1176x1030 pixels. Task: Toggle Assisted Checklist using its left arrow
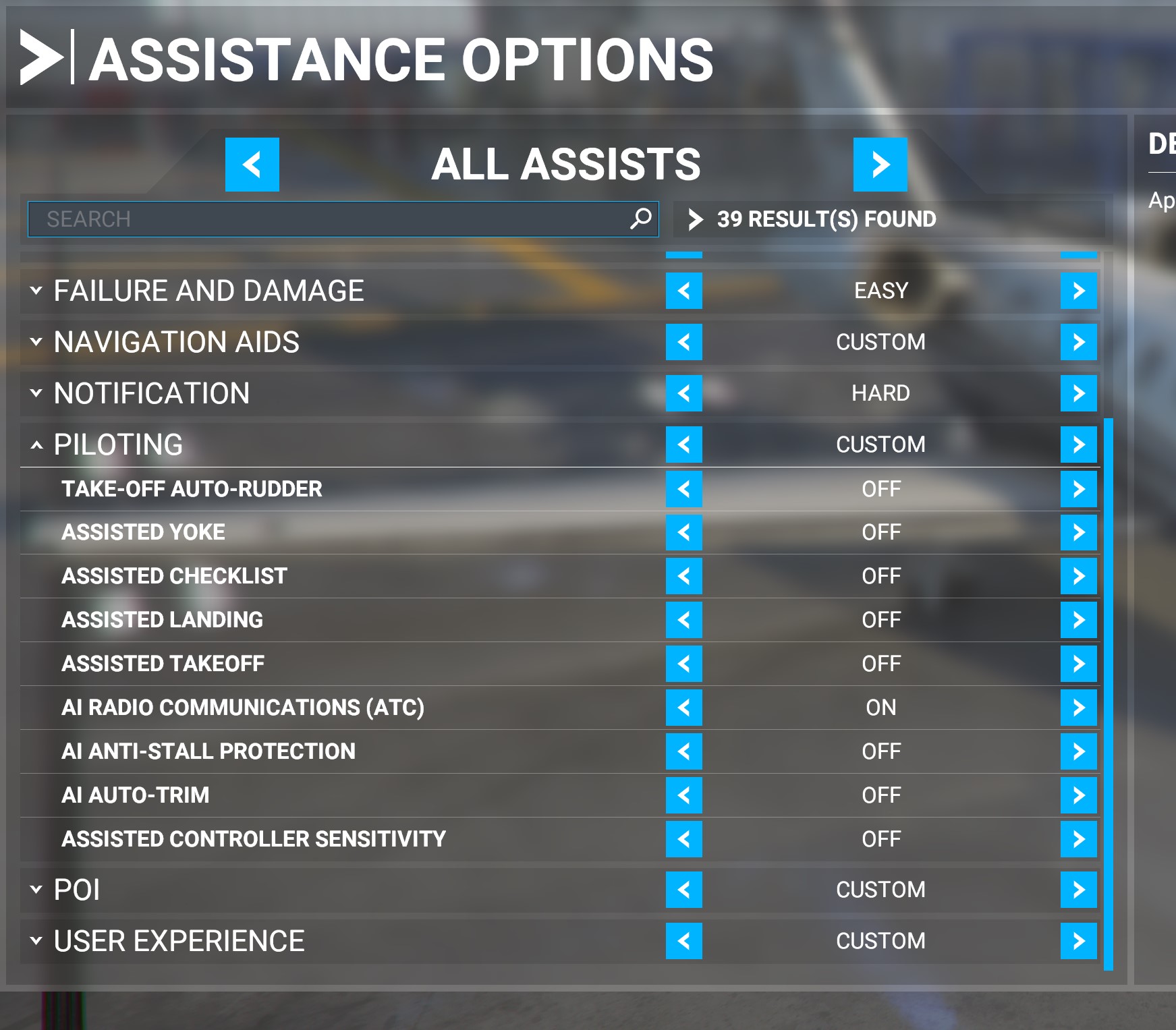[x=683, y=576]
